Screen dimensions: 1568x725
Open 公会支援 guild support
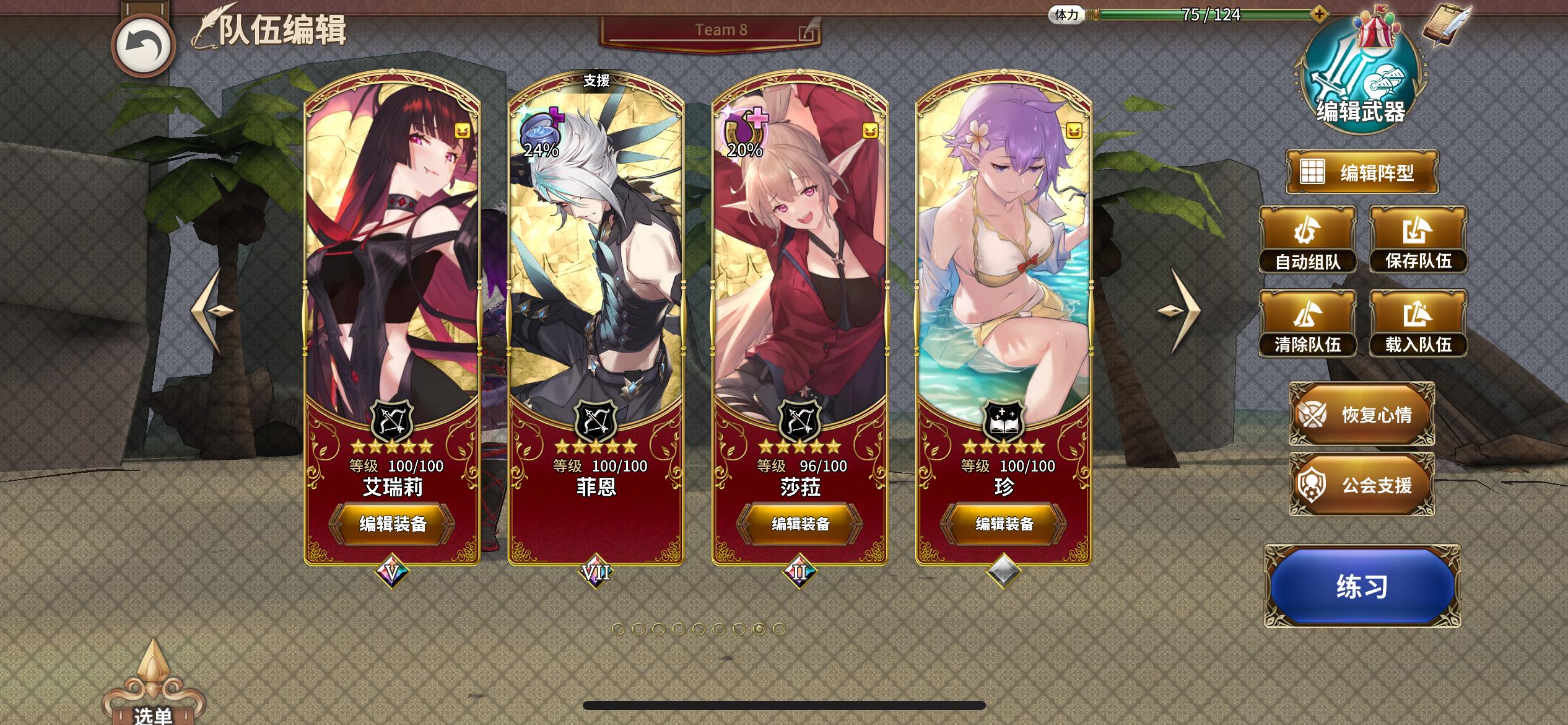1362,485
